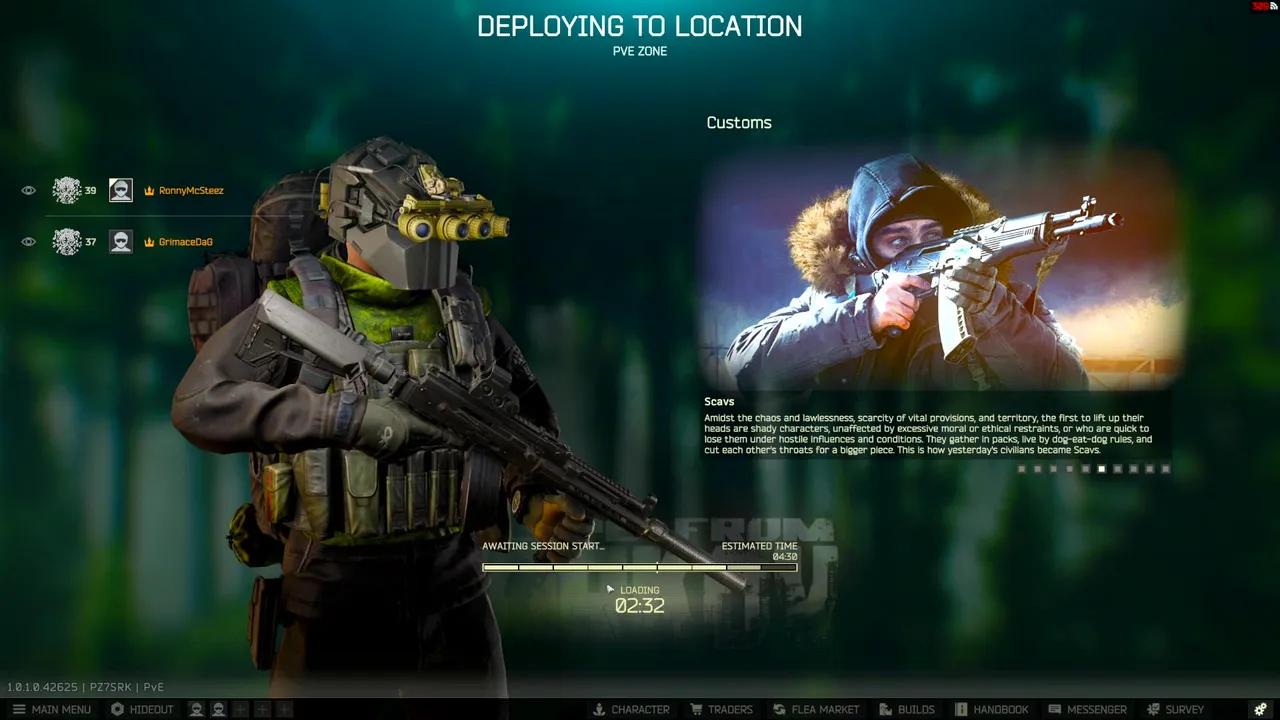Click an empty plus slot to add a teammate

point(240,709)
